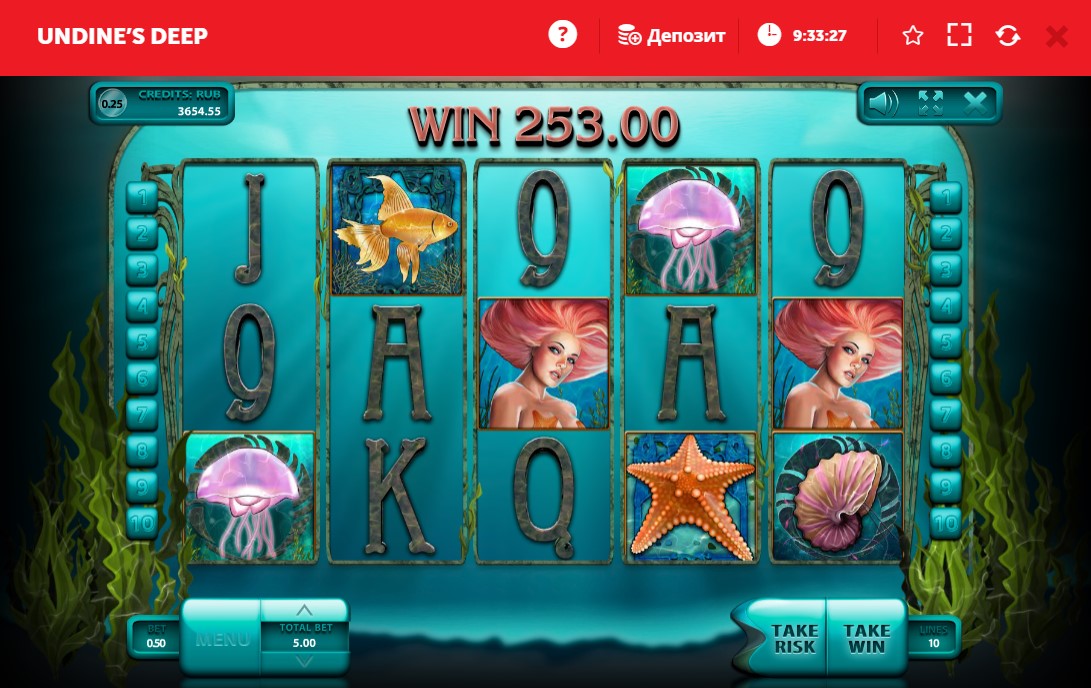Open the help question mark
This screenshot has height=688, width=1091.
pyautogui.click(x=563, y=35)
